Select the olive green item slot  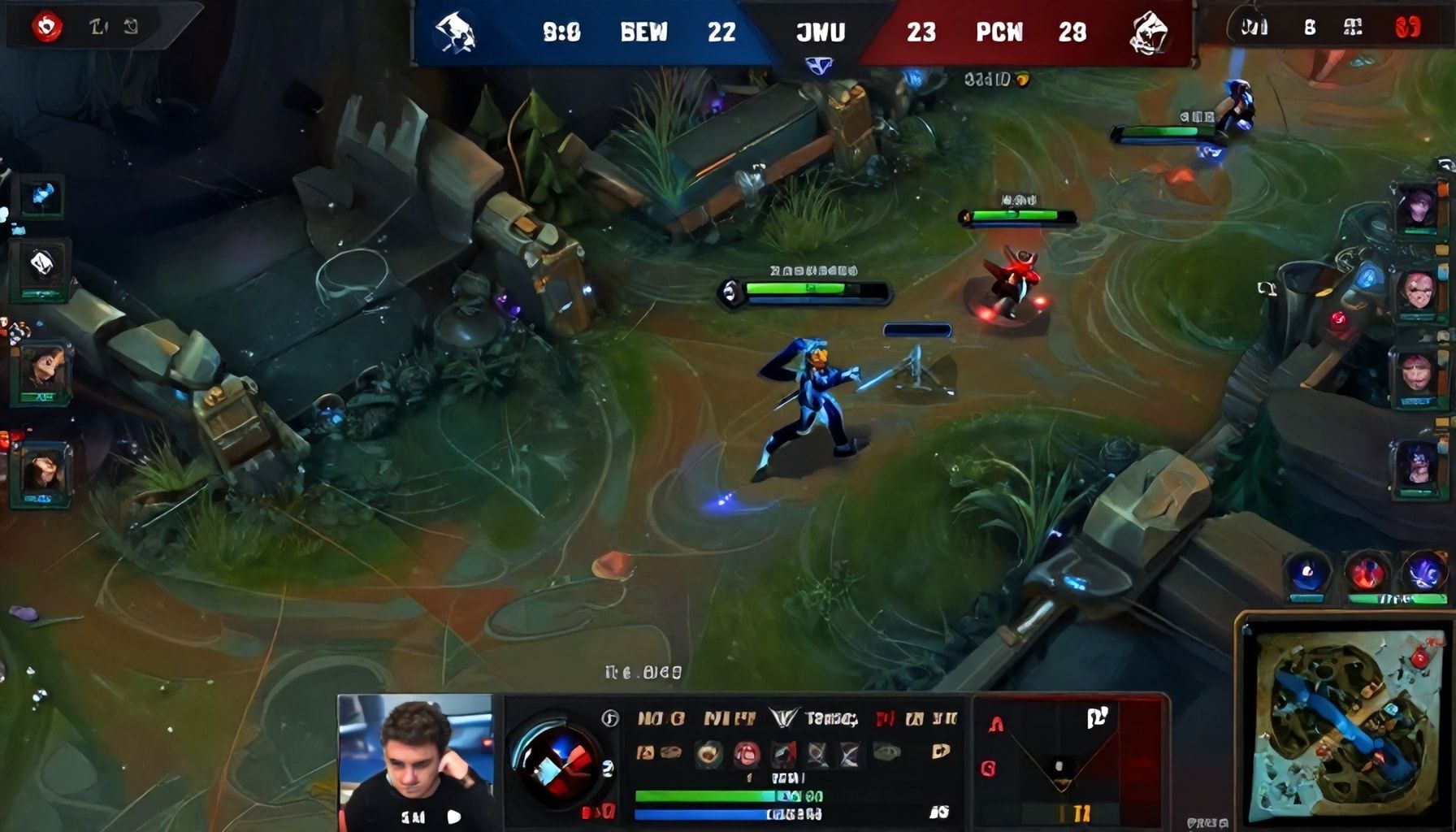pos(886,753)
